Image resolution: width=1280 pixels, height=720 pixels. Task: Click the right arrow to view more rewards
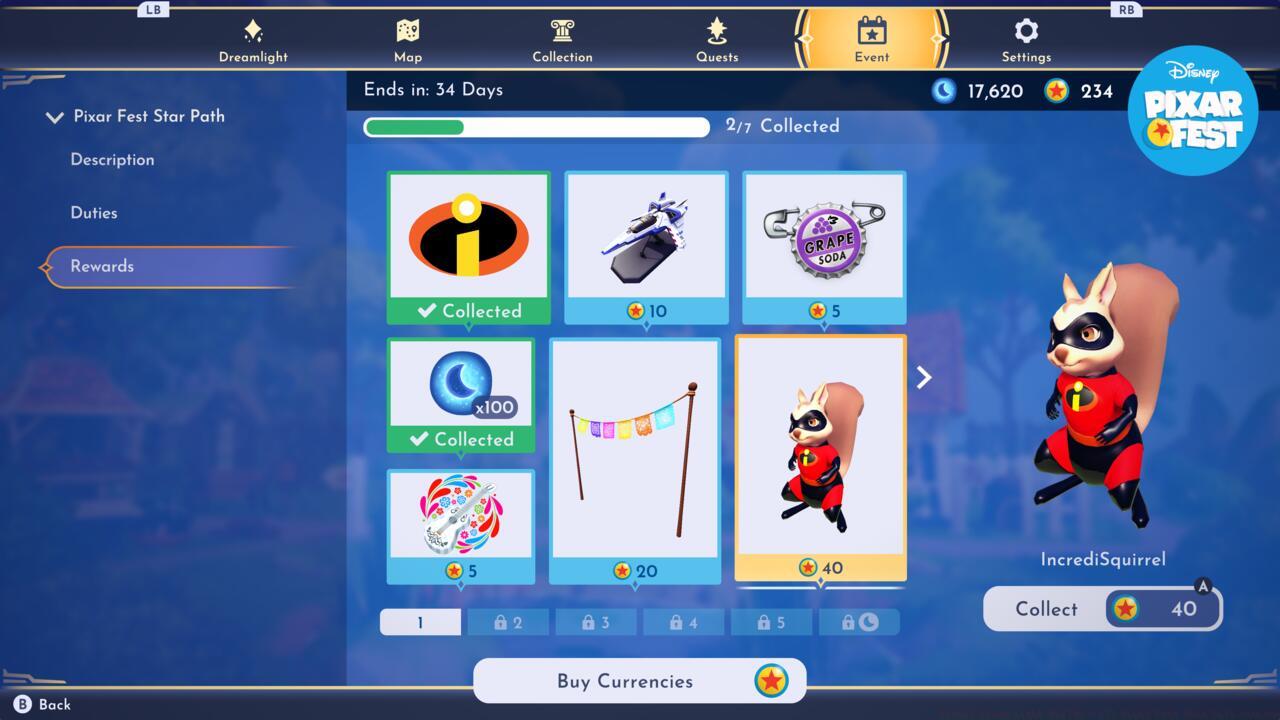(x=921, y=377)
